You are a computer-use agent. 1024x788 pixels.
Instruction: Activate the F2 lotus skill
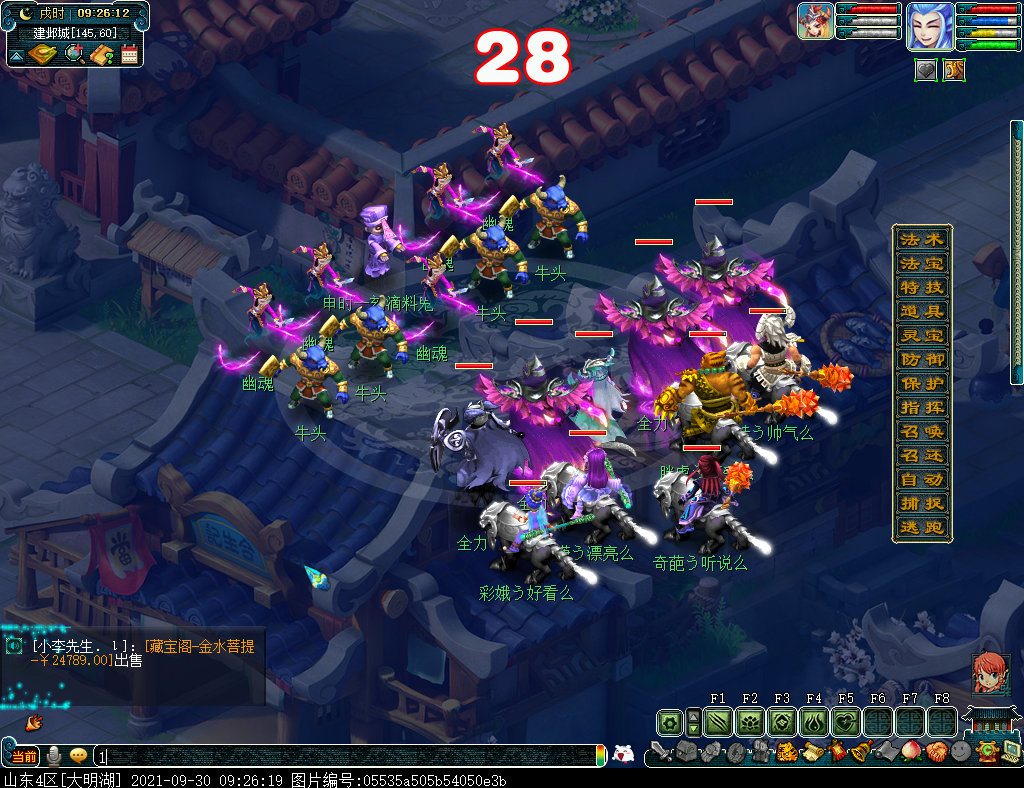(750, 722)
